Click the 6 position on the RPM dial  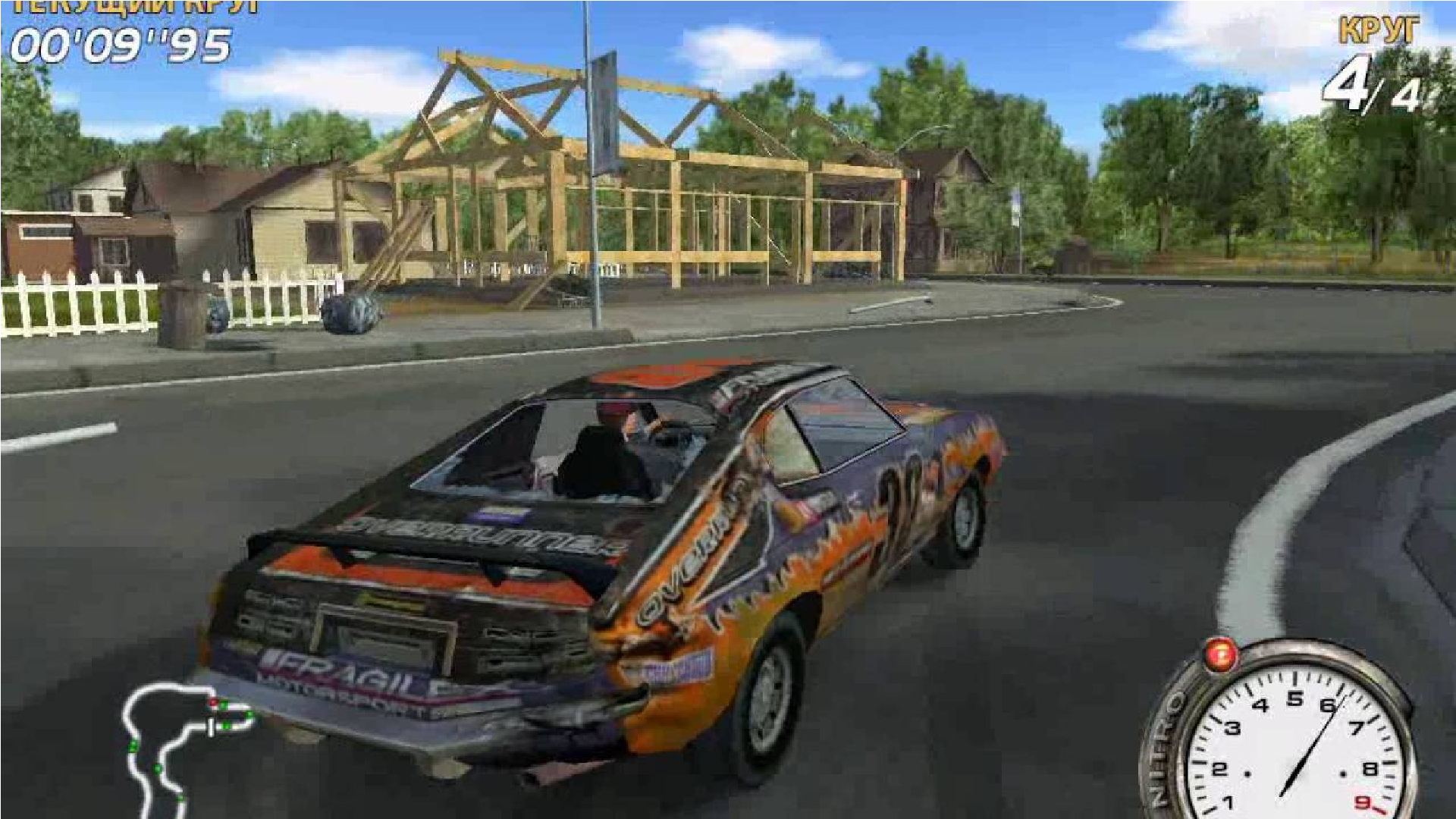(x=1329, y=706)
